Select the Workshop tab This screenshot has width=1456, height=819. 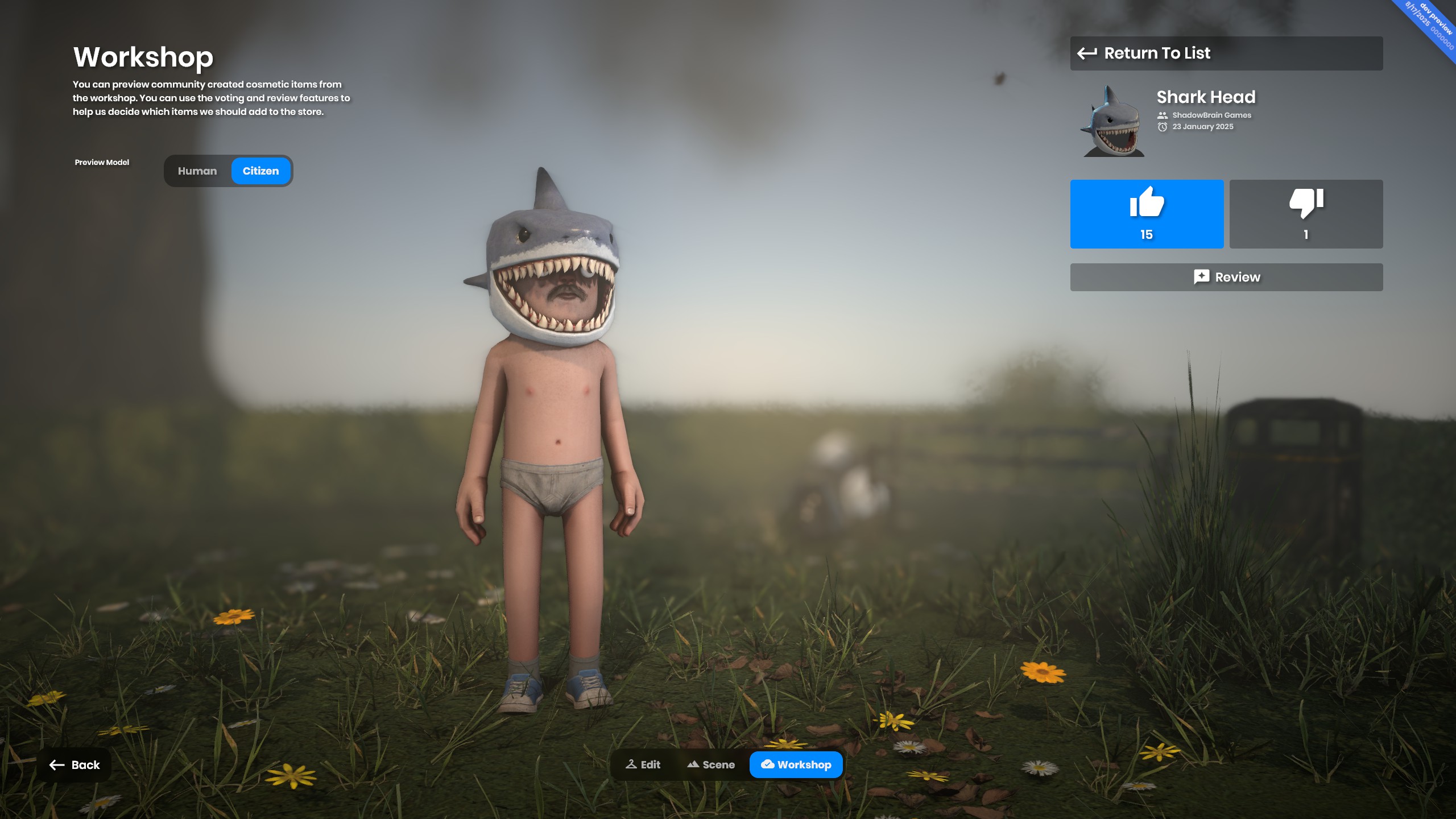coord(796,765)
